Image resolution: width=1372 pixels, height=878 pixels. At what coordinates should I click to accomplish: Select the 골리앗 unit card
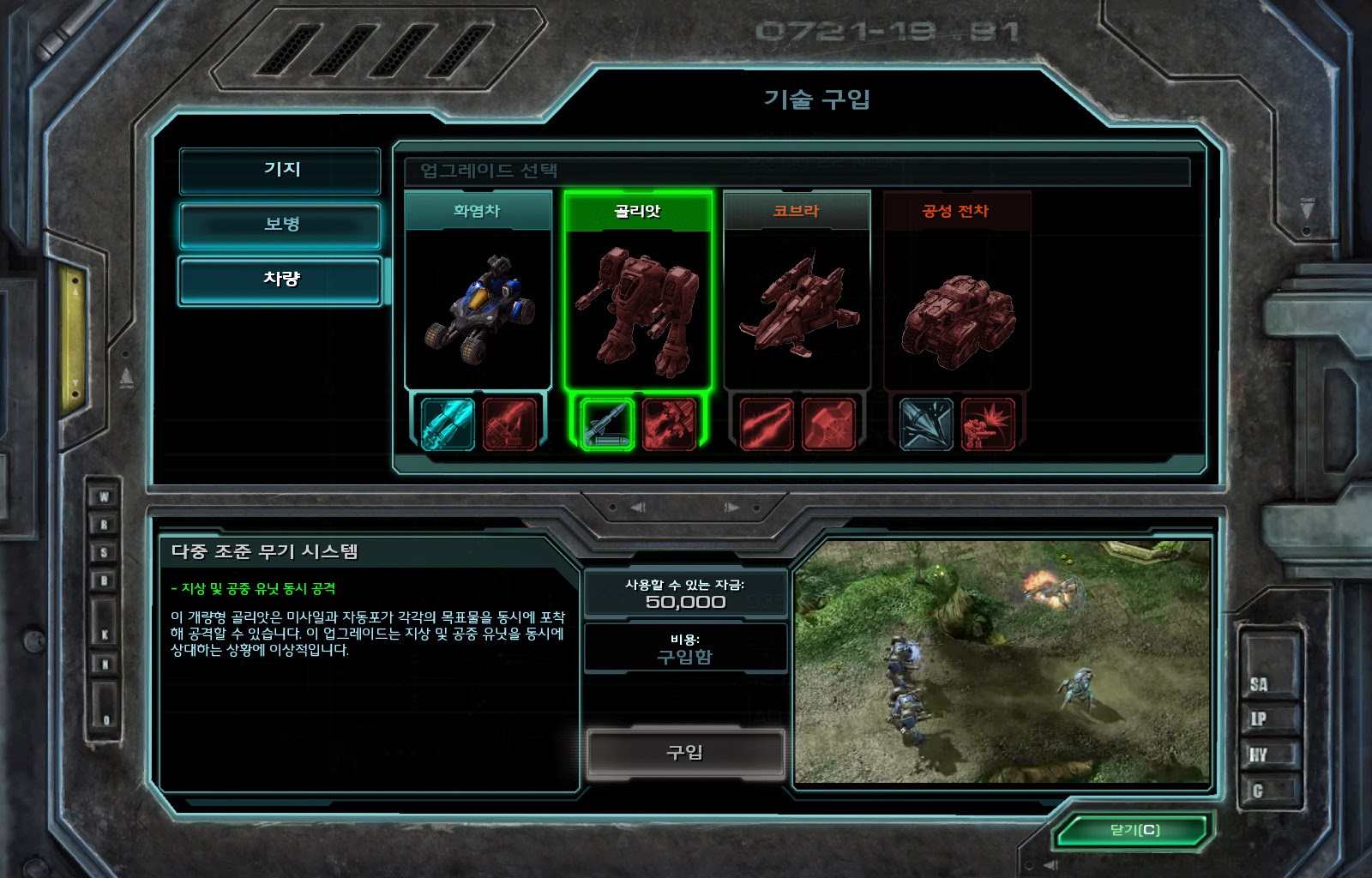[637, 292]
